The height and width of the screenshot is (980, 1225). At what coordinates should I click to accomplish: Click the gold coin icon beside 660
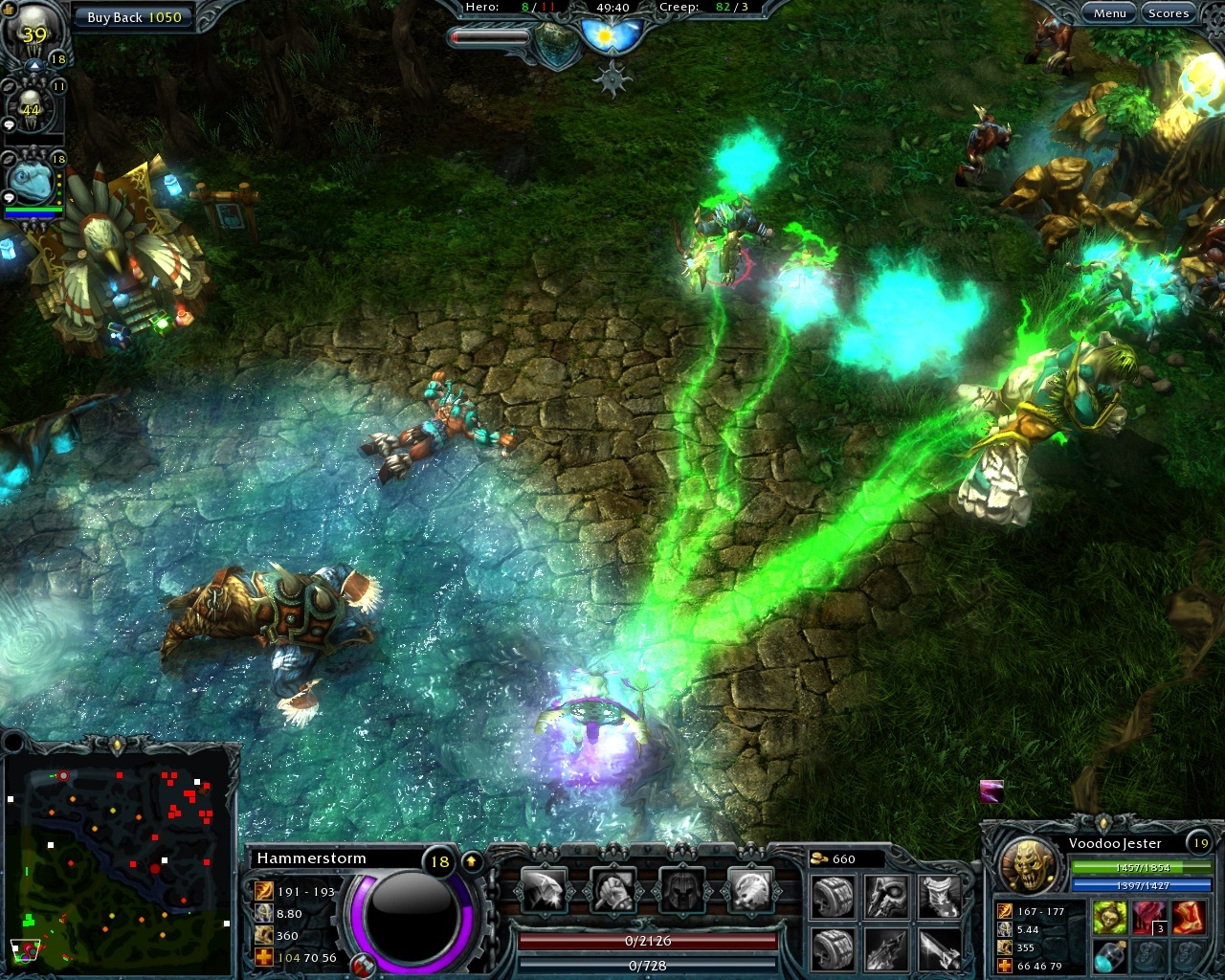point(818,858)
